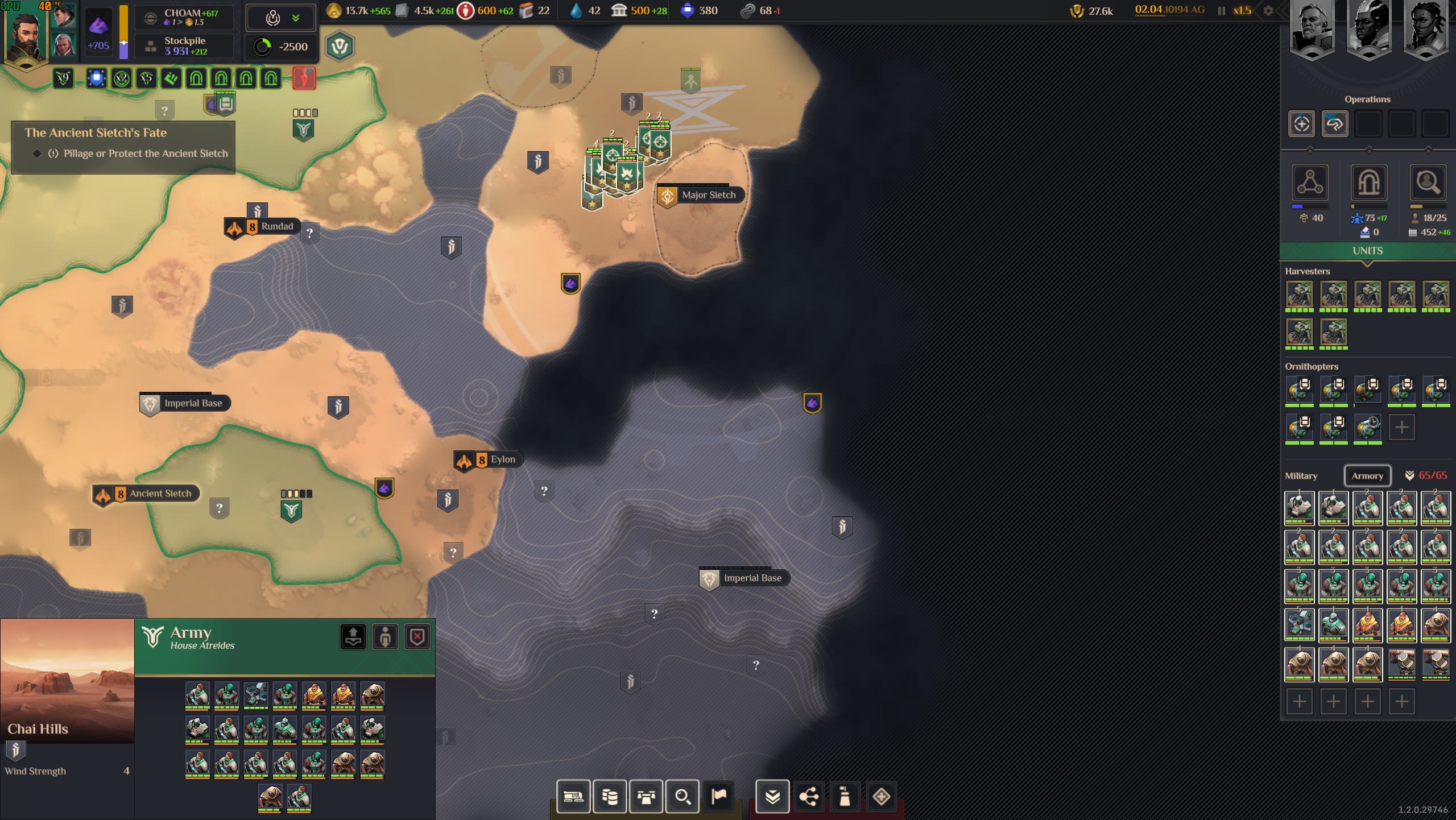This screenshot has height=820, width=1456.
Task: Select the flag ping tool near the bottom toolbar
Action: pyautogui.click(x=718, y=796)
